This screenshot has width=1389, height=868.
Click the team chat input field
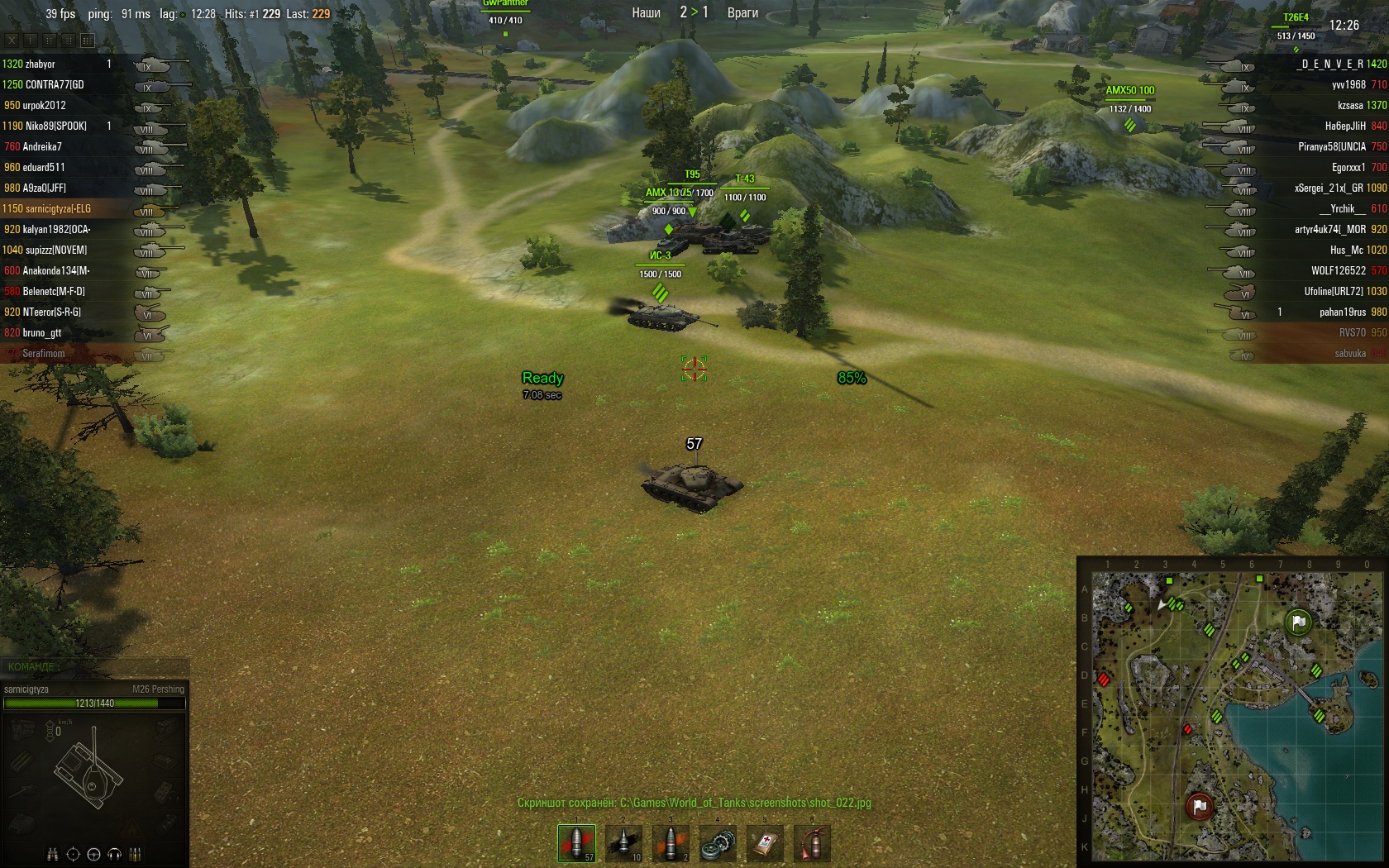pos(95,666)
